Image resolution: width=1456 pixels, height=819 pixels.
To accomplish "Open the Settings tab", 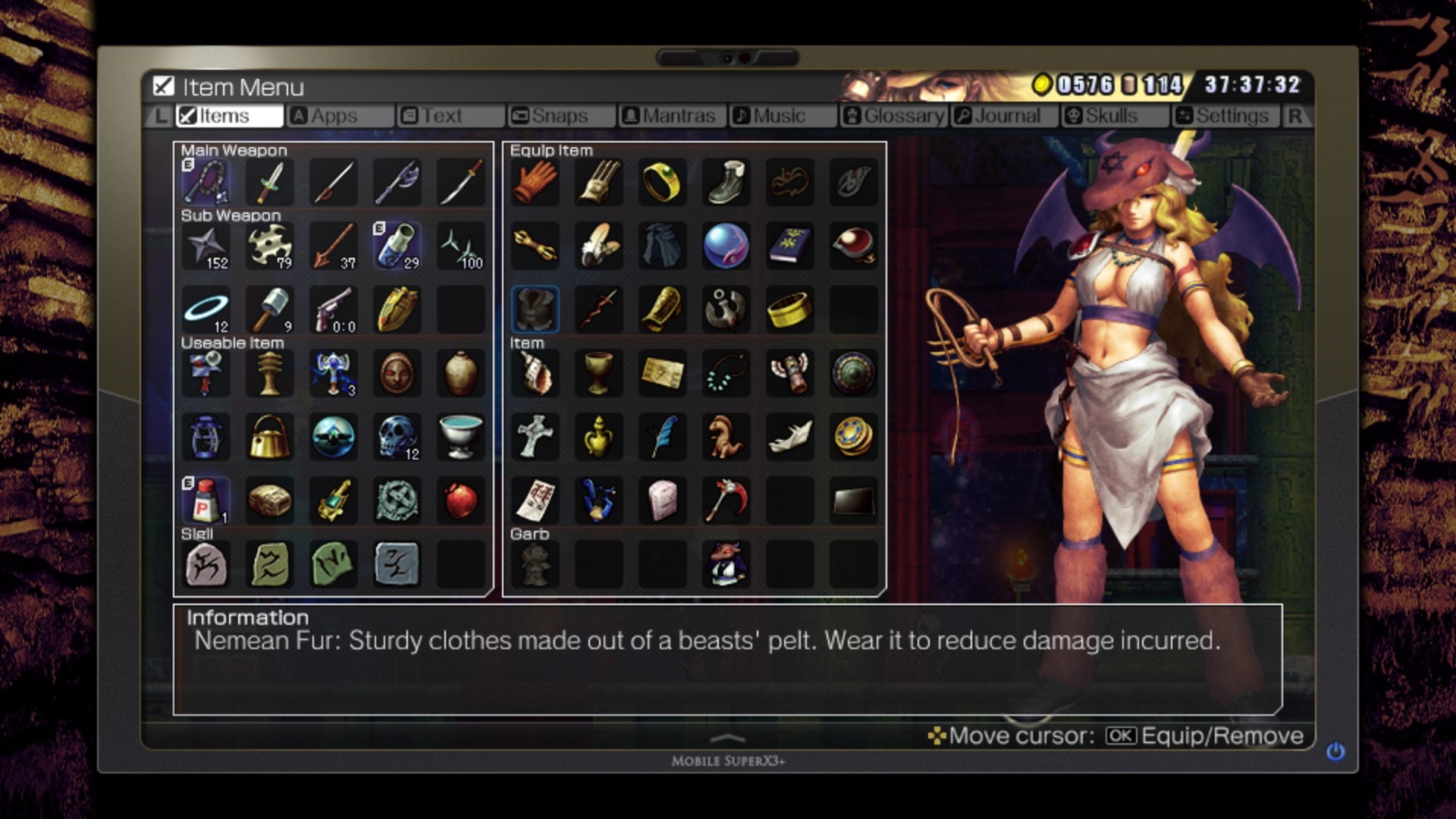I will click(1231, 116).
